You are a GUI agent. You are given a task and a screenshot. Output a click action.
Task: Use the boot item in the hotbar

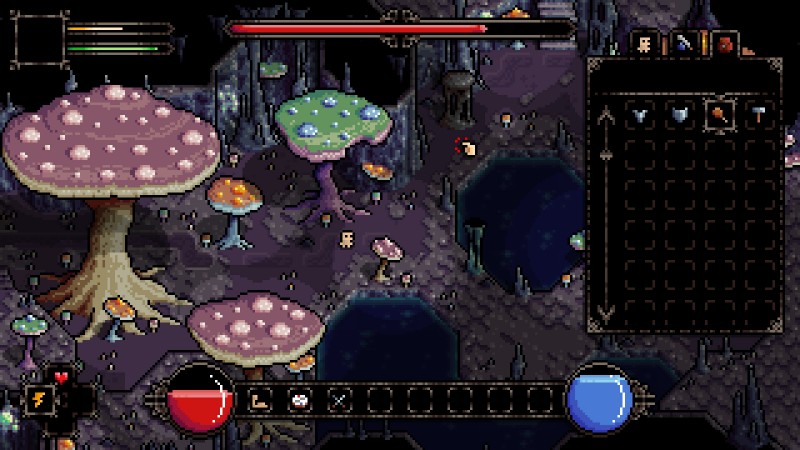tap(259, 401)
